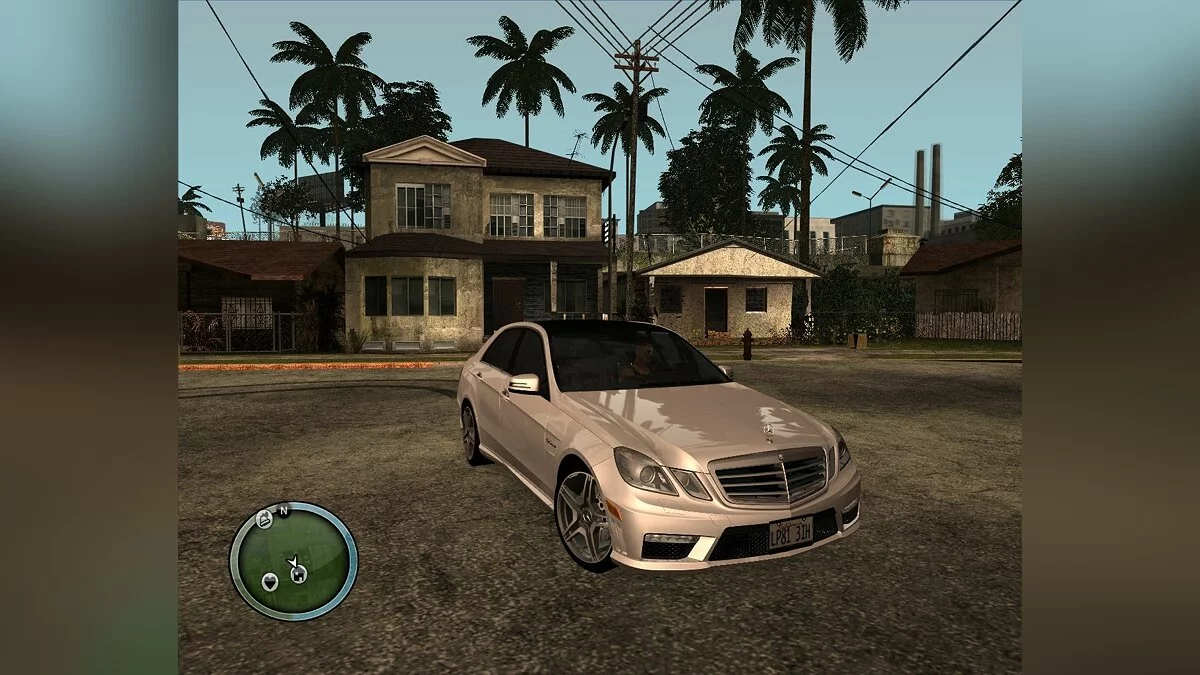Choose the house marker on the minimap
1200x675 pixels.
(x=297, y=573)
